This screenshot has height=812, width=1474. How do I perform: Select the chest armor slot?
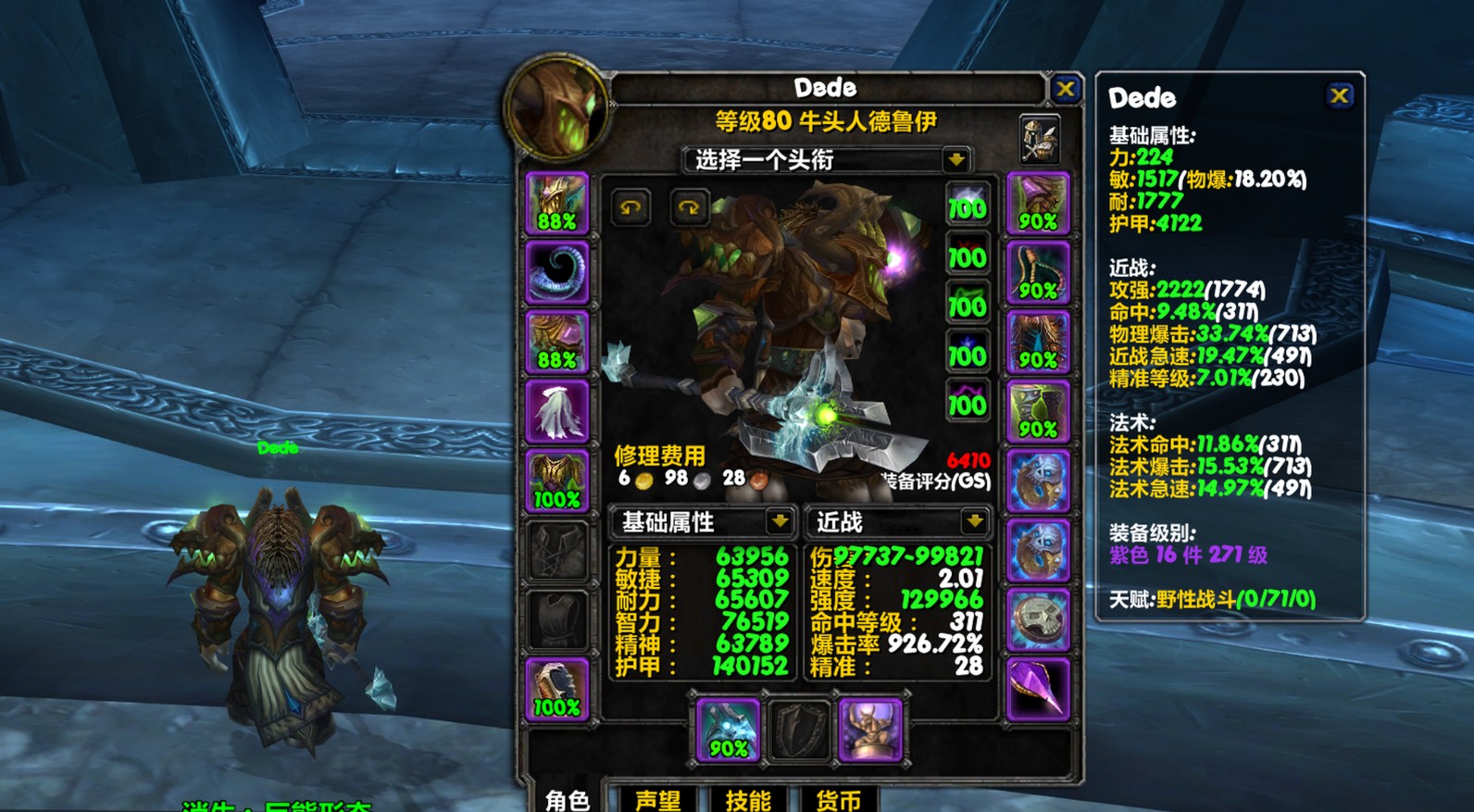point(556,481)
